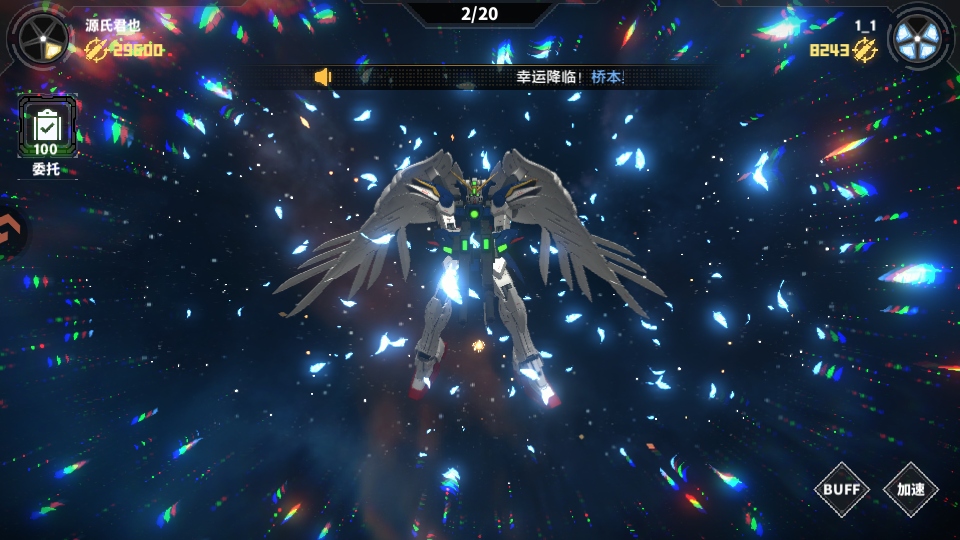
Task: Expand the left edge side panel arrow
Action: (10, 233)
